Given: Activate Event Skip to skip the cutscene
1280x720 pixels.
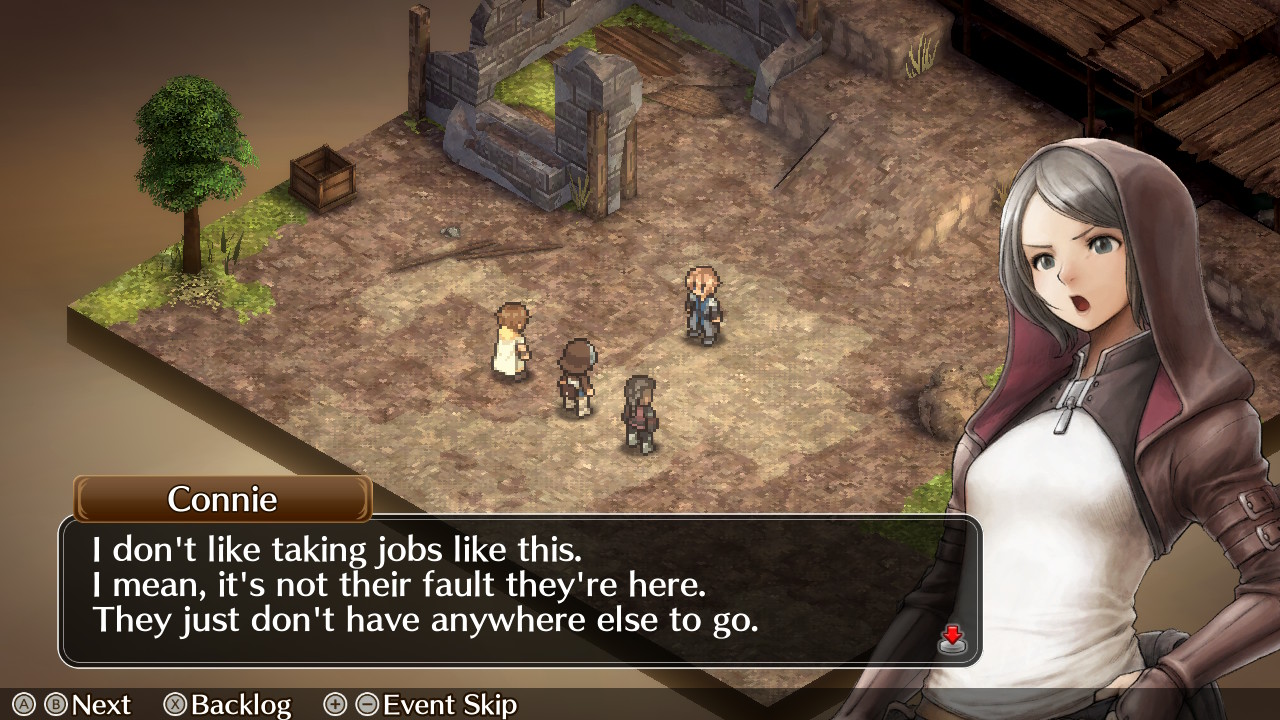Looking at the screenshot, I should click(450, 705).
